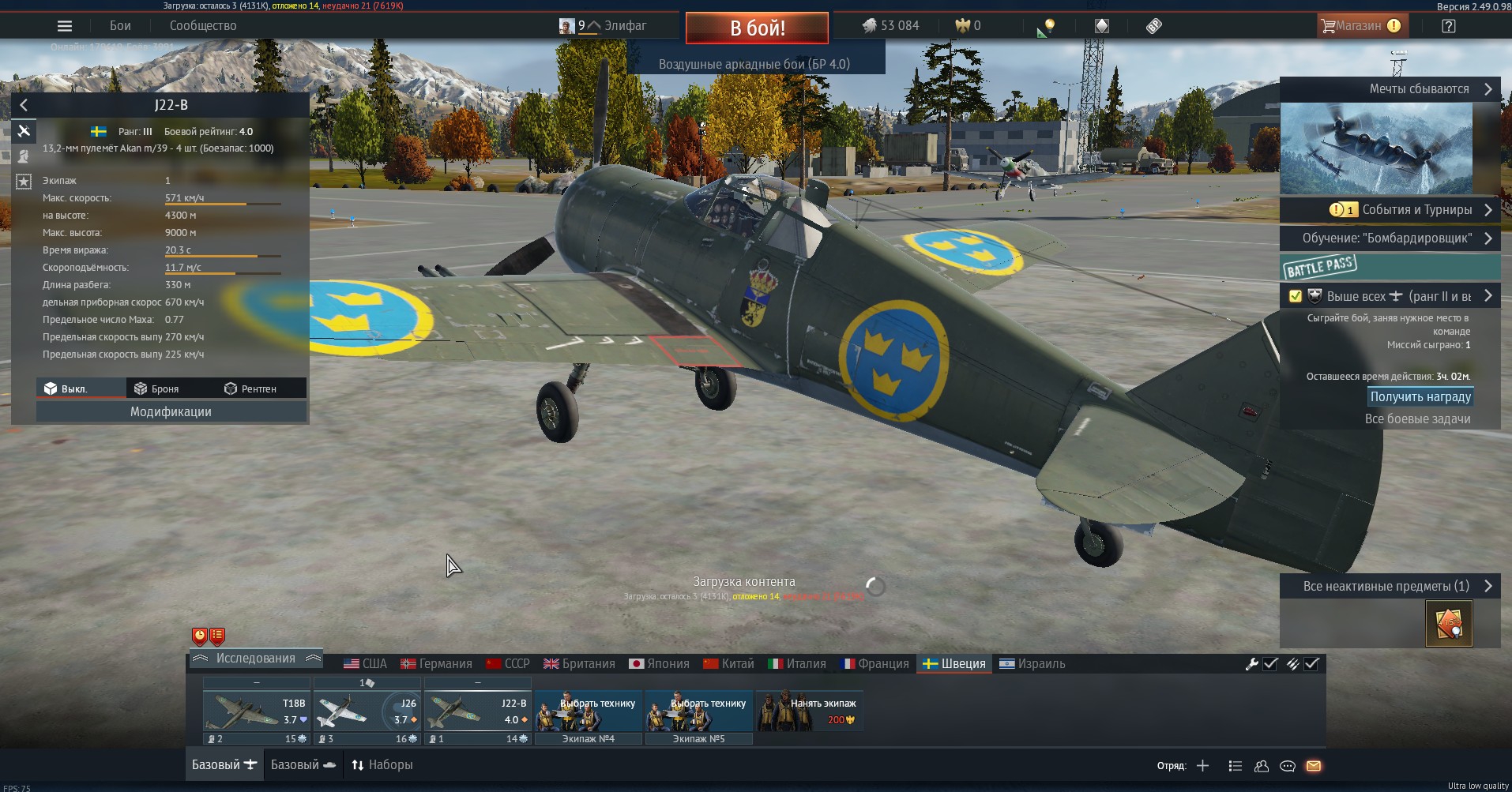Viewport: 1512px width, 792px height.
Task: Select the T18B aircraft crew slot
Action: tap(256, 711)
